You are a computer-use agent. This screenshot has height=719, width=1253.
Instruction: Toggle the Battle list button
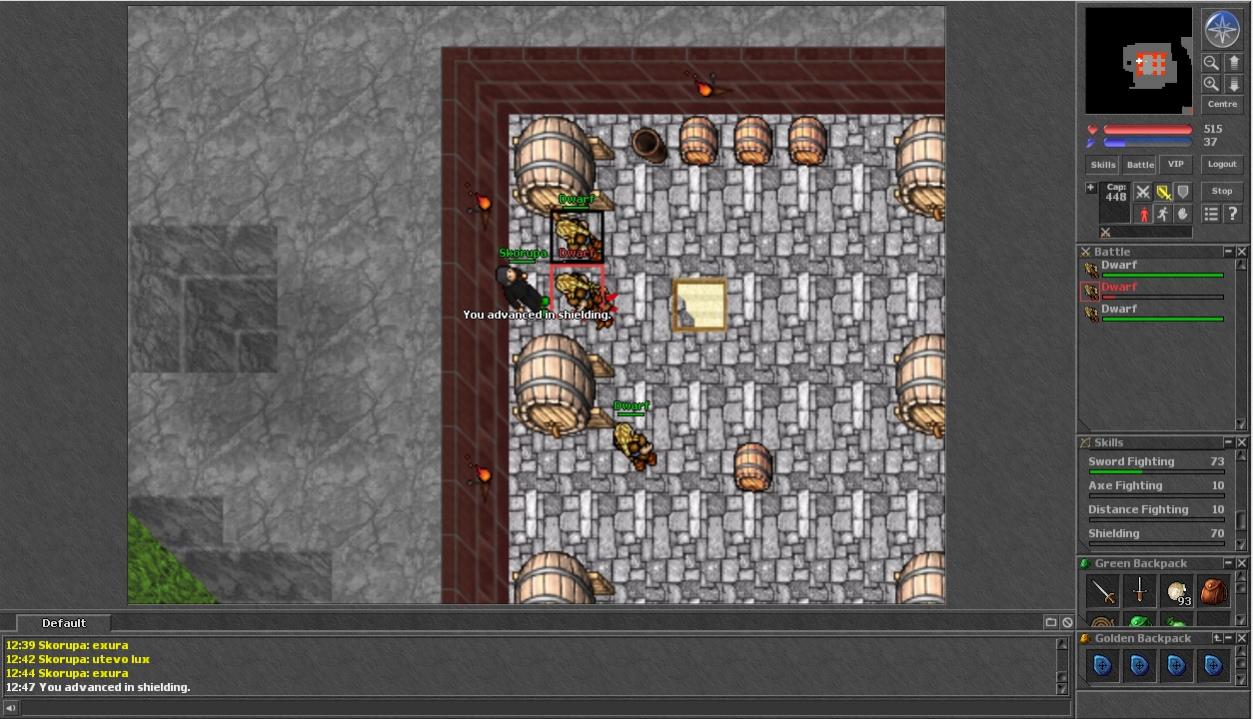point(1140,165)
